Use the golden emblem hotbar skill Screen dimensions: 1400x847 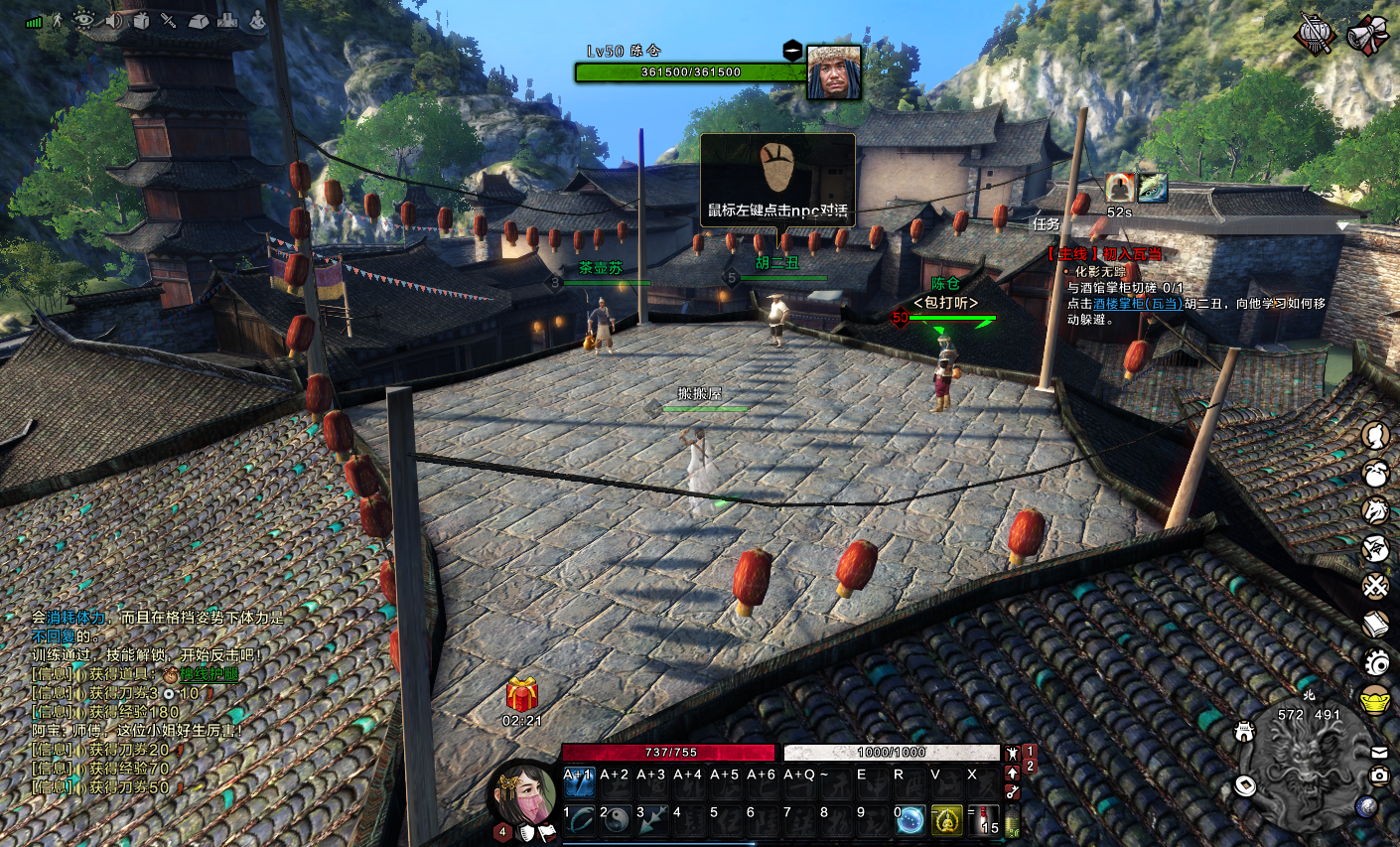tap(947, 820)
